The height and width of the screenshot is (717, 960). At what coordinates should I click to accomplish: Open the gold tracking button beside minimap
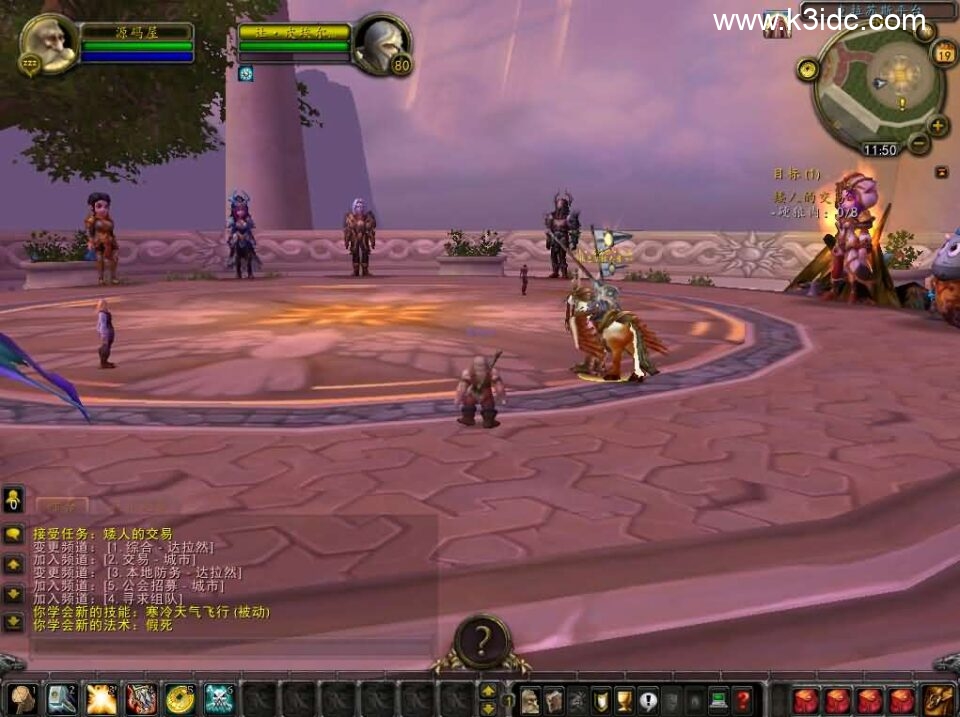point(808,69)
